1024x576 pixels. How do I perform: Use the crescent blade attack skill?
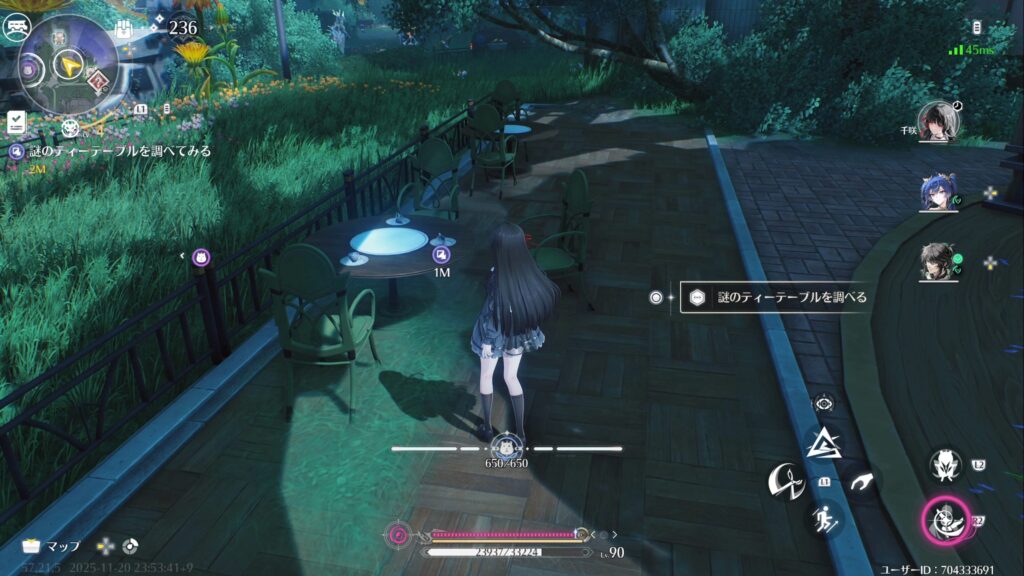click(x=785, y=482)
